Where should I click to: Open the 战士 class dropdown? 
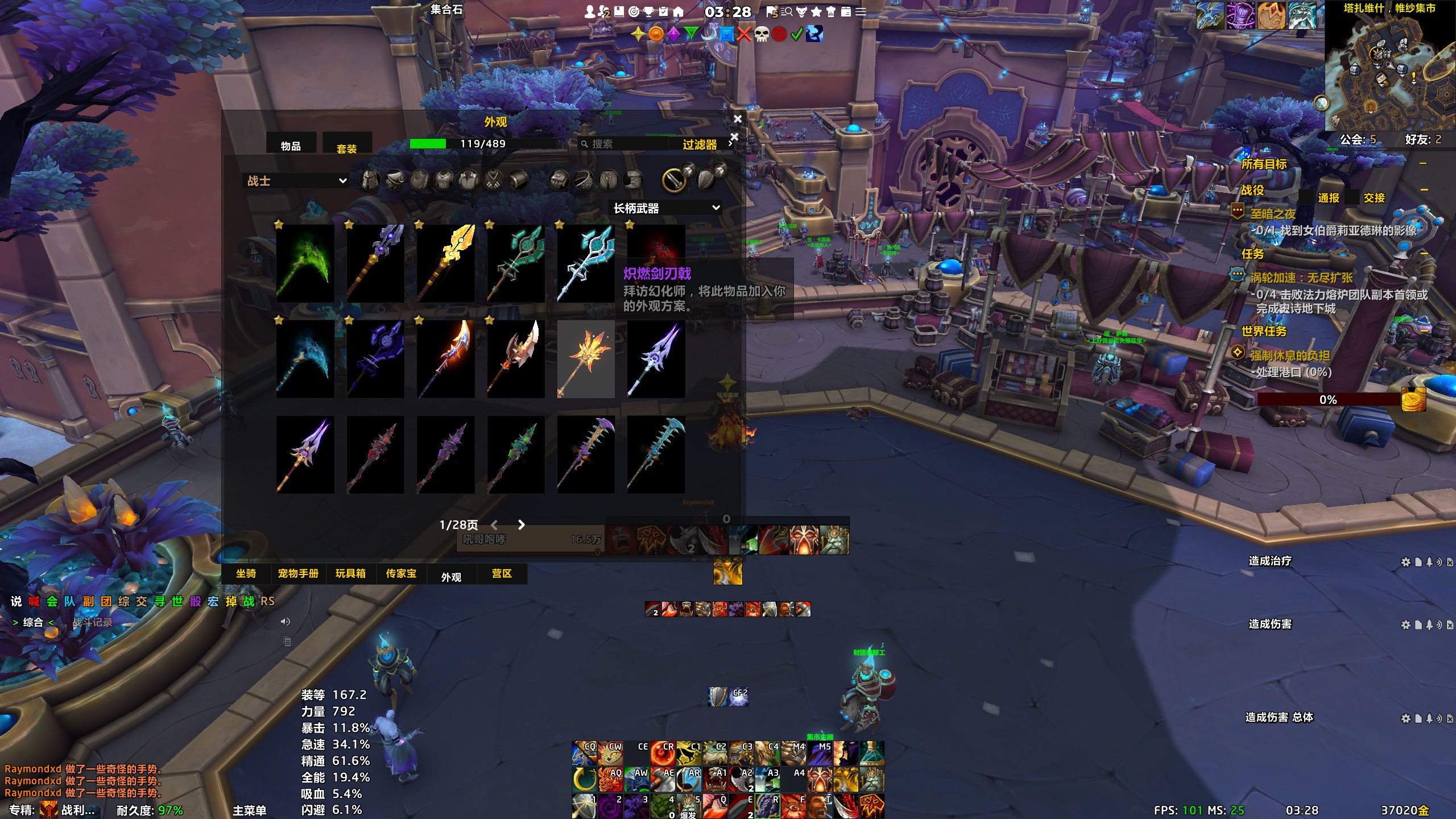(296, 181)
